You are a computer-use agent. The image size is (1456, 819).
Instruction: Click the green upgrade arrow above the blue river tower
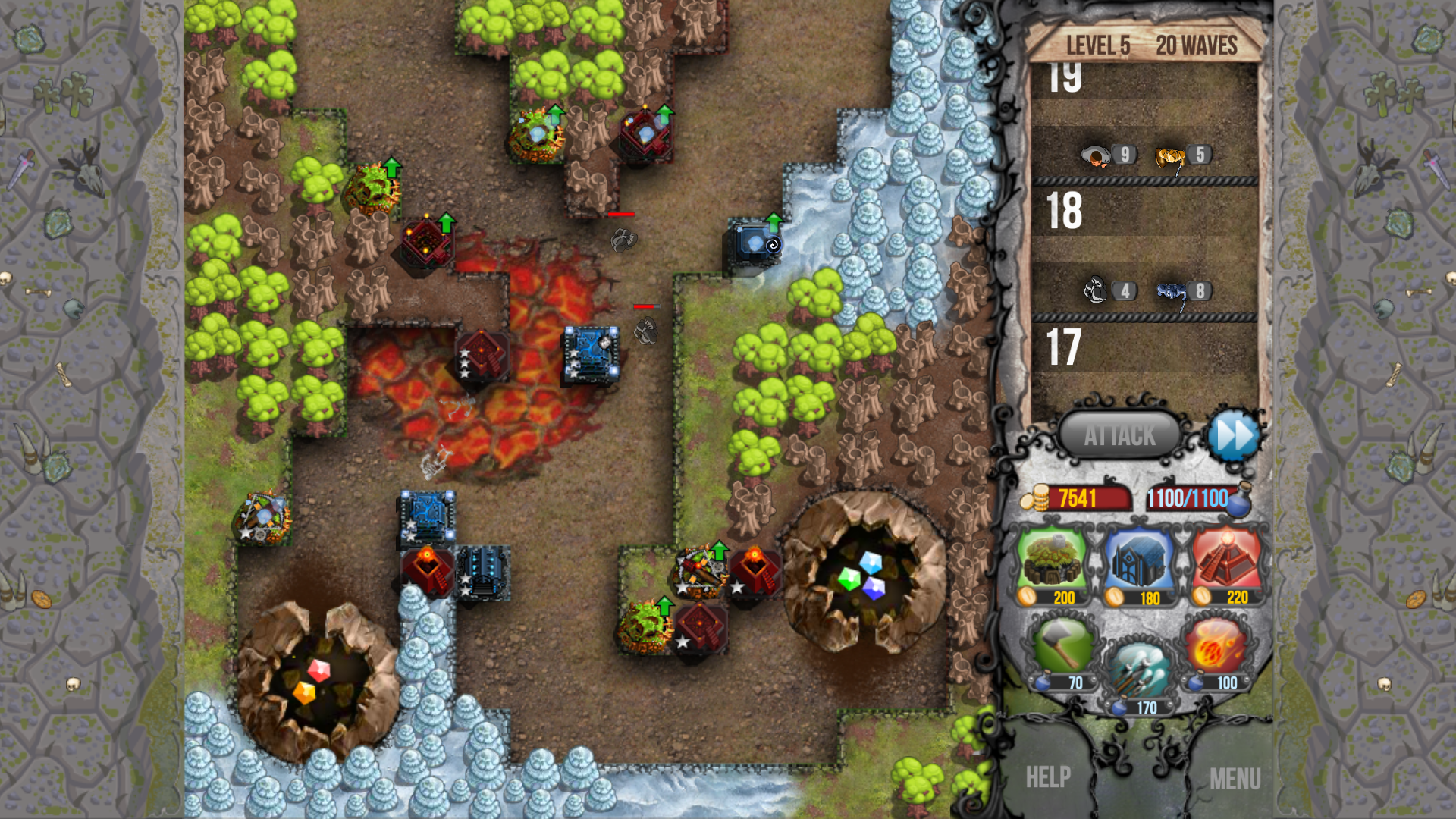pos(773,221)
